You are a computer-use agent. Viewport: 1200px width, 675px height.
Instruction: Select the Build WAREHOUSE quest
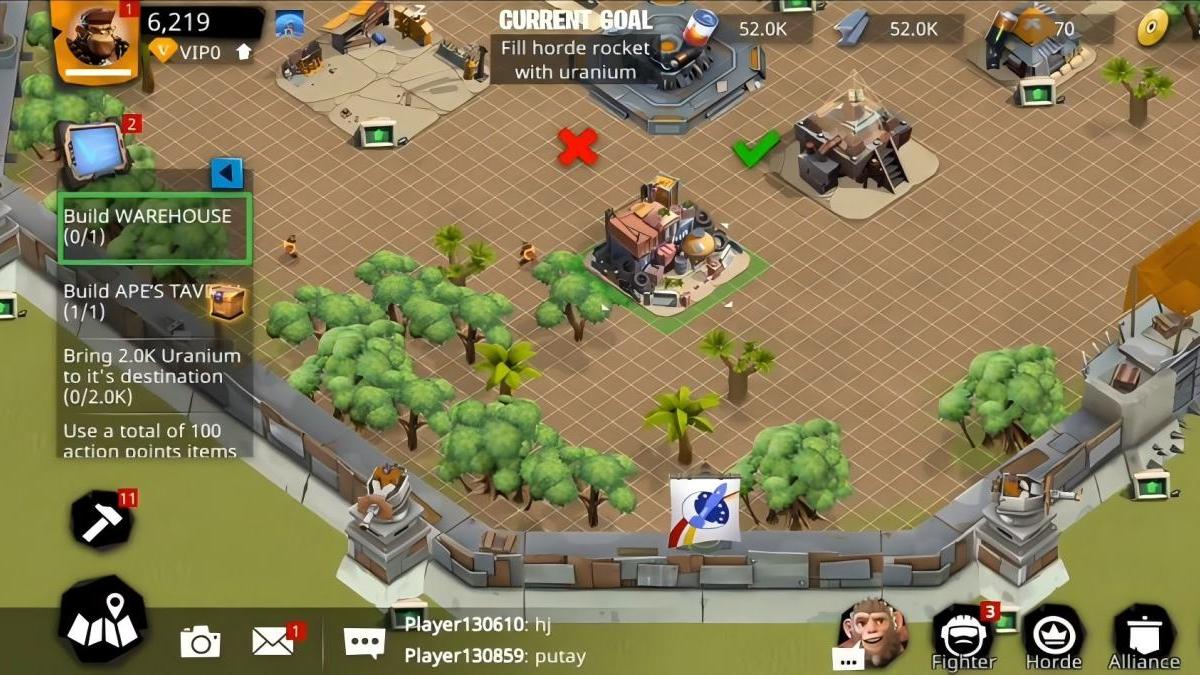[x=154, y=227]
